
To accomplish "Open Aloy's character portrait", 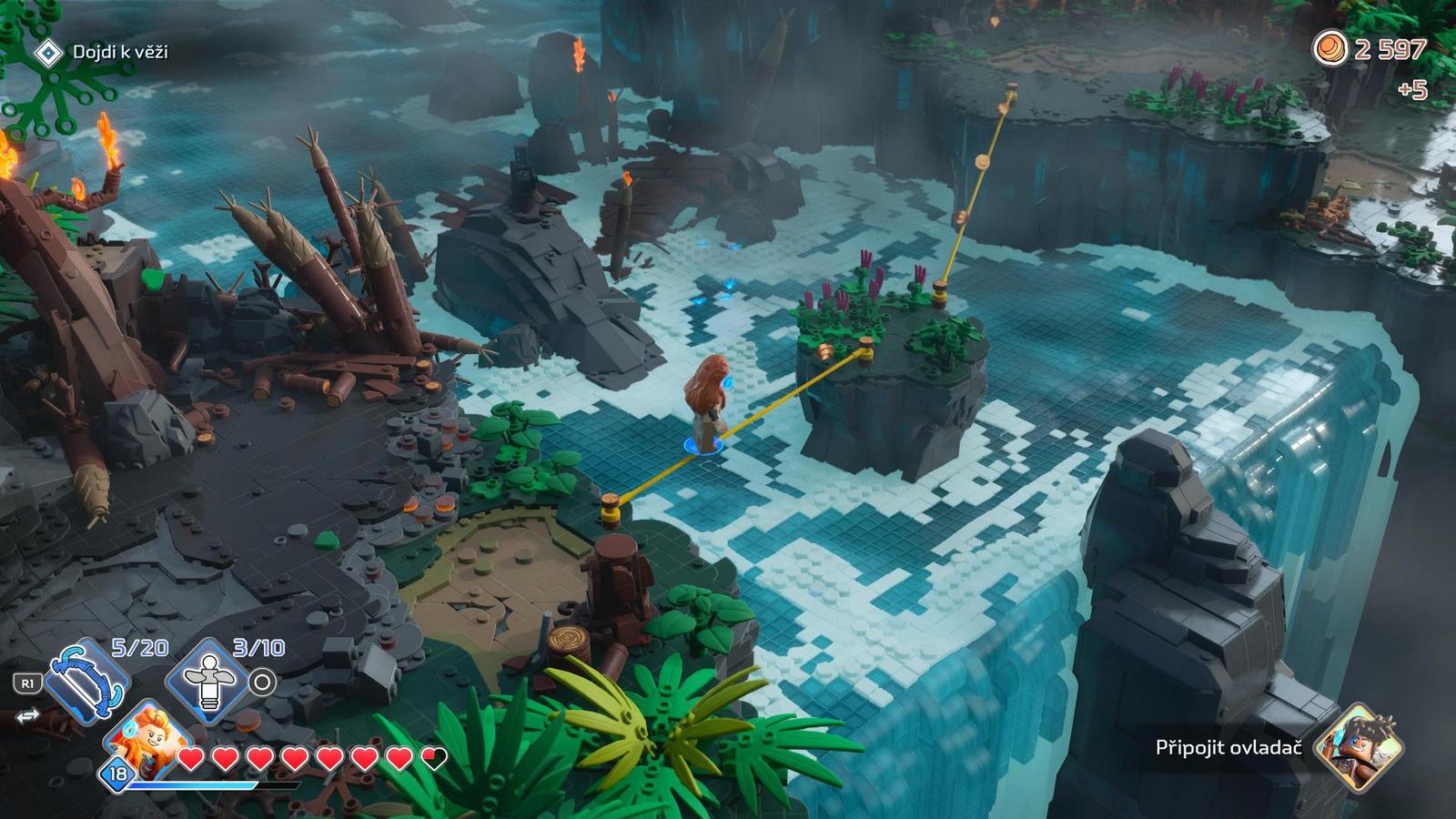I will 146,738.
